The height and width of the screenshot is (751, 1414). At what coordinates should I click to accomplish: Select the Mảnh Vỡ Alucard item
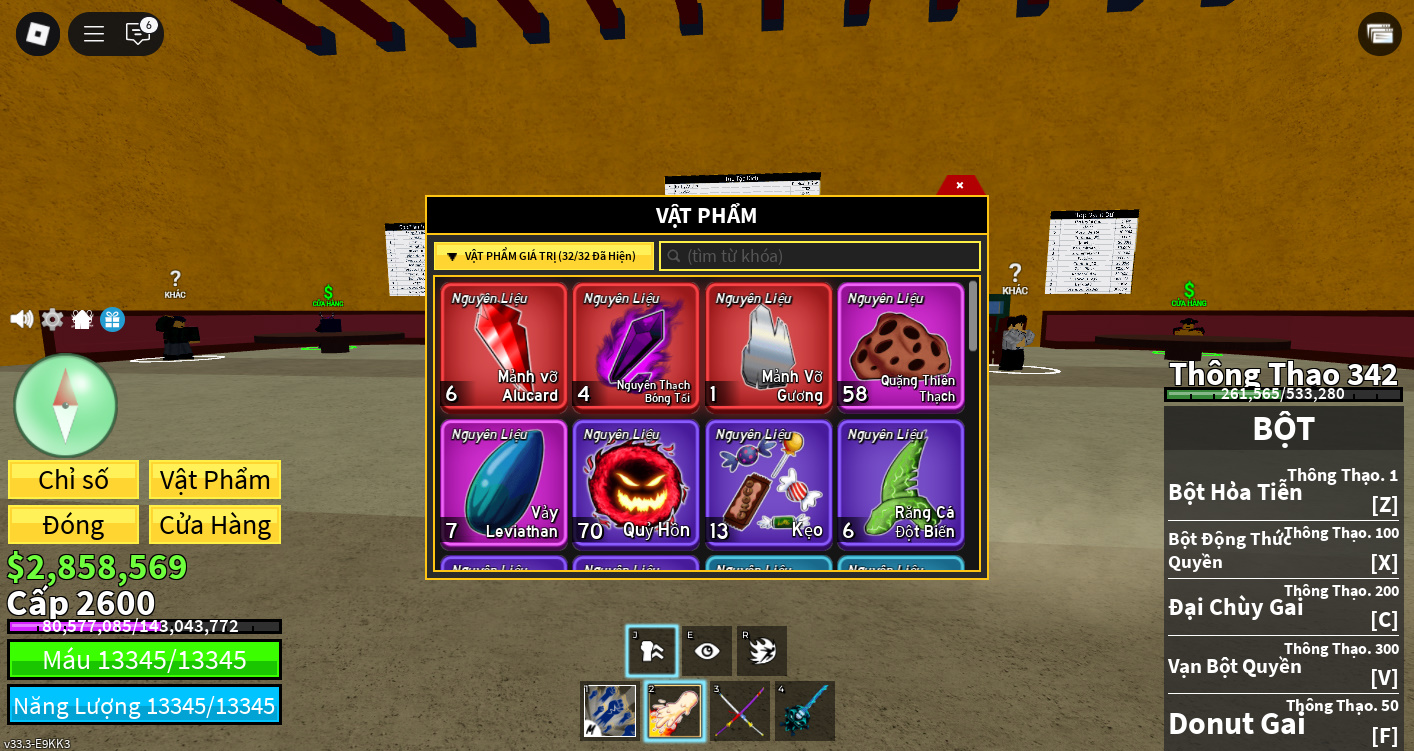(504, 346)
